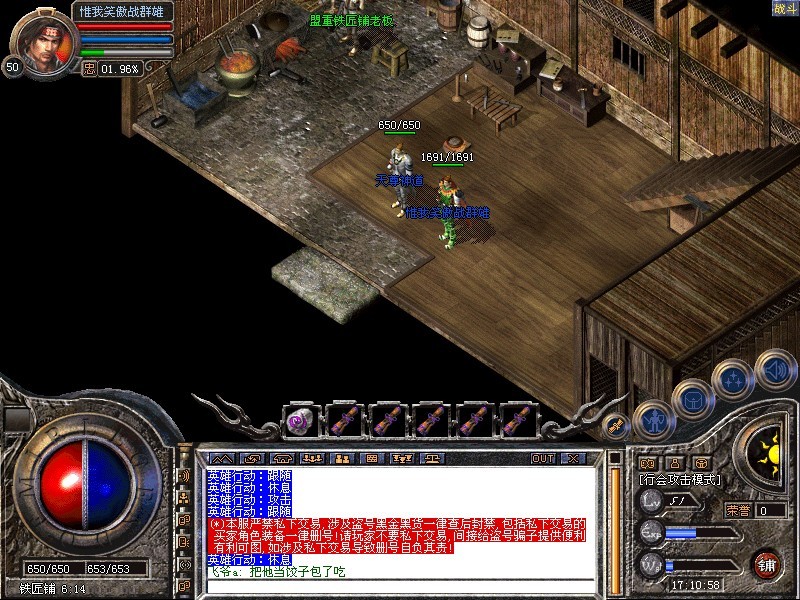Open the skills button with four stars
The image size is (800, 600).
(x=733, y=379)
